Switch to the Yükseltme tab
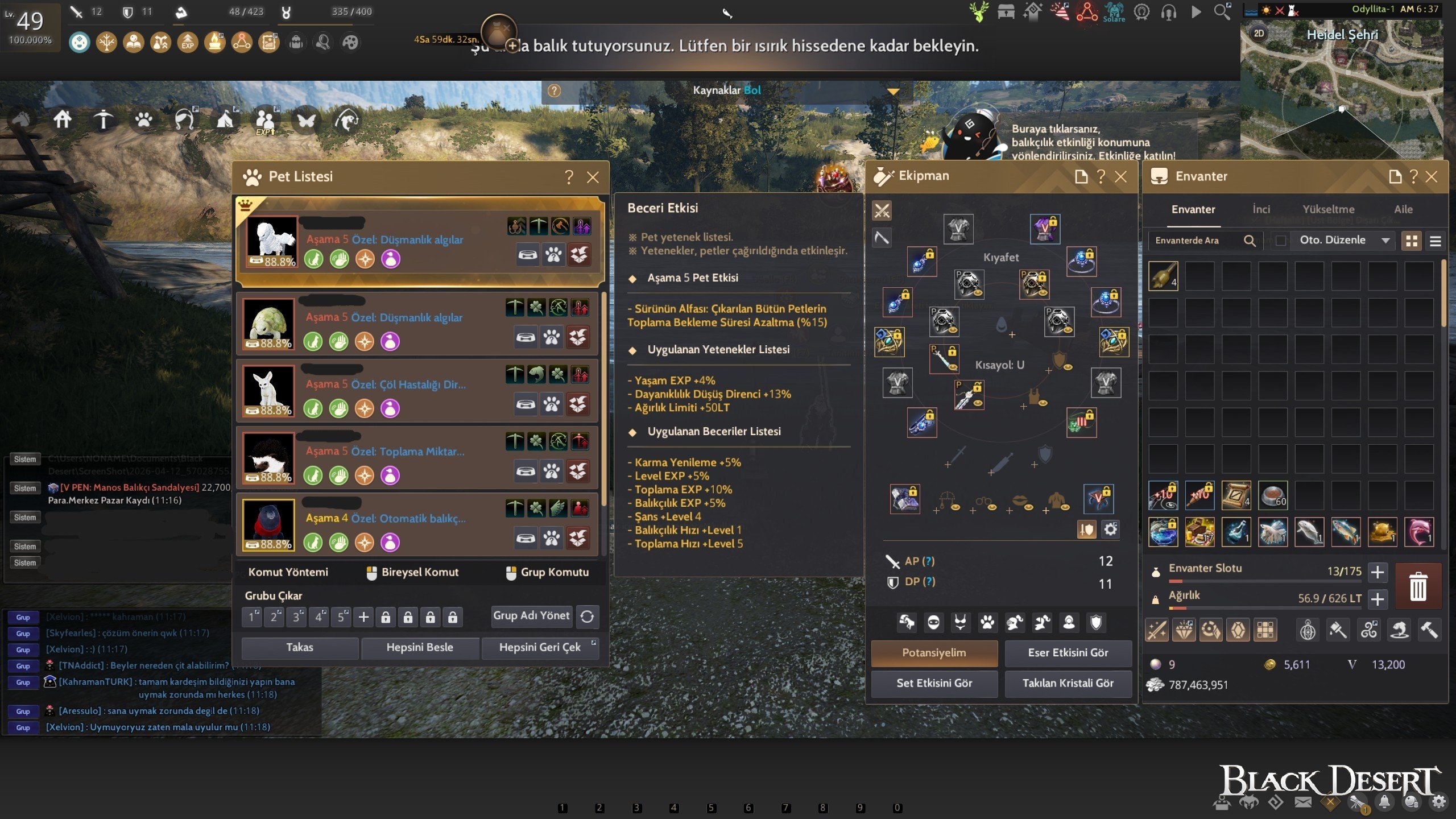Screen dimensions: 1456x819 pos(1329,209)
